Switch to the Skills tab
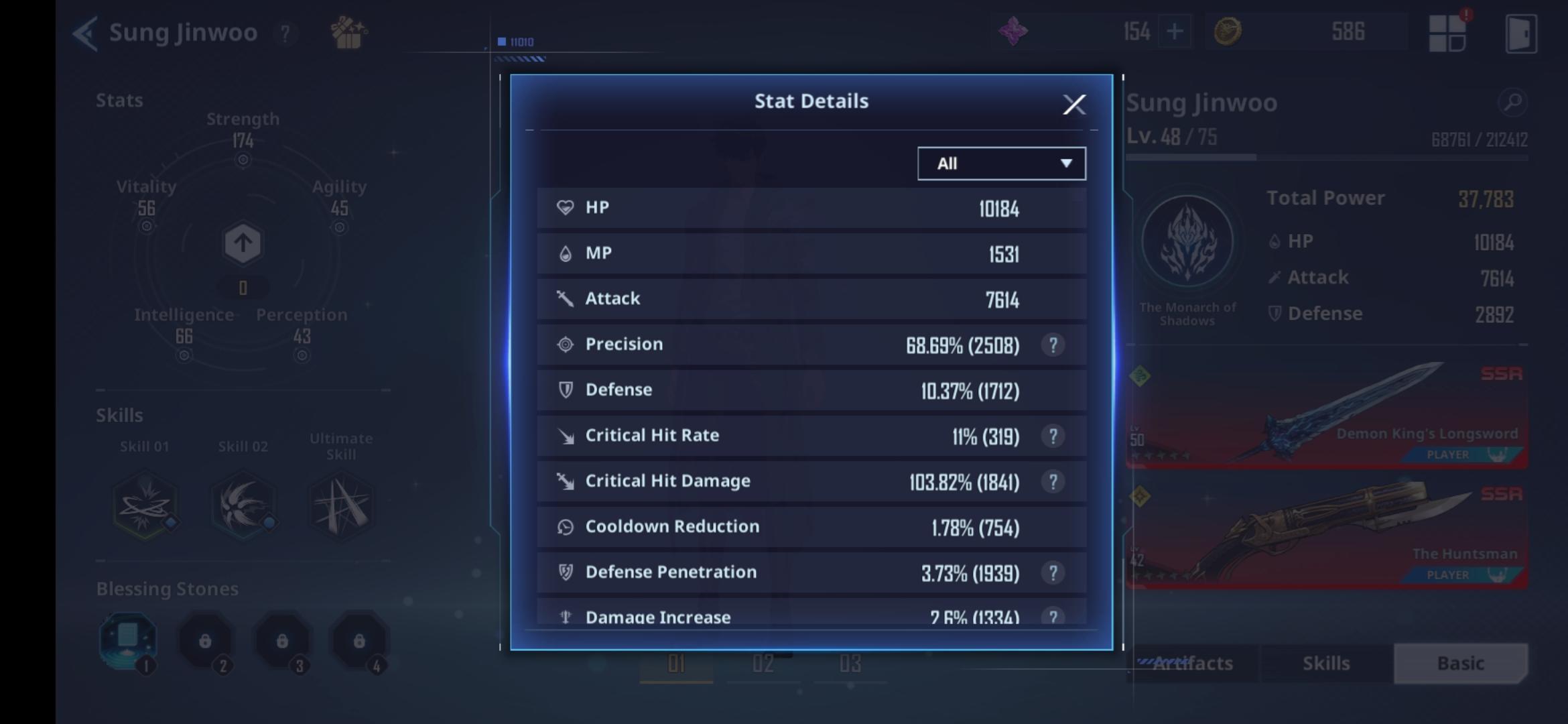Image resolution: width=1568 pixels, height=724 pixels. 1325,663
